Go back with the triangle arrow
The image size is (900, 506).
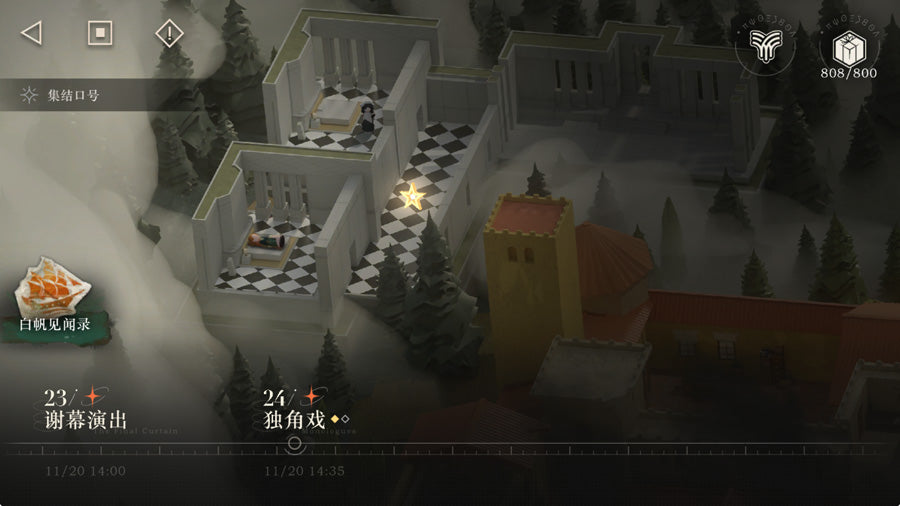point(31,33)
